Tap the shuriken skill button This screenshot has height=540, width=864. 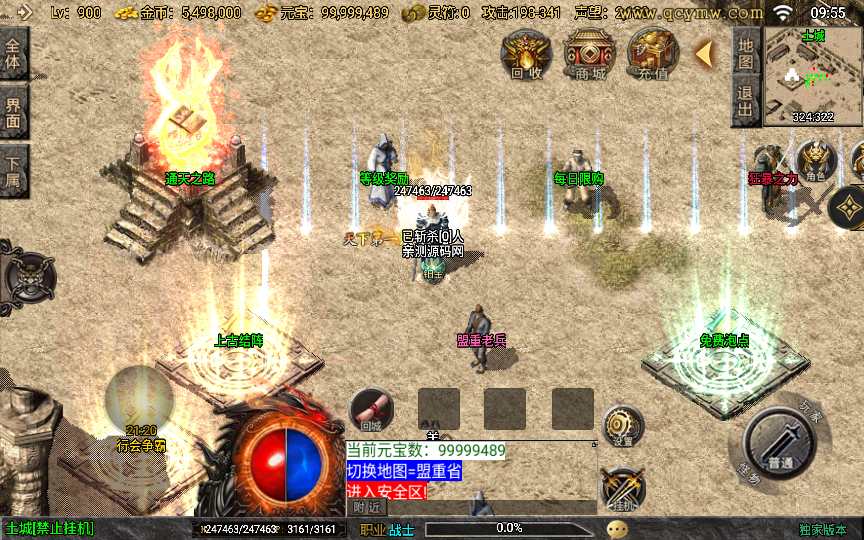850,207
